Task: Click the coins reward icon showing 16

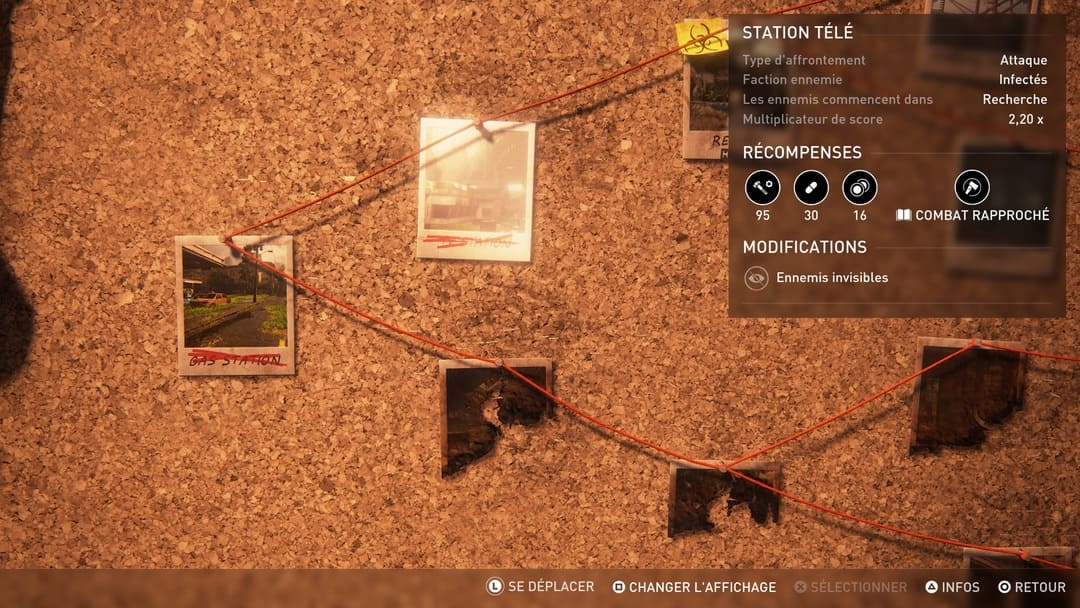Action: pyautogui.click(x=860, y=188)
